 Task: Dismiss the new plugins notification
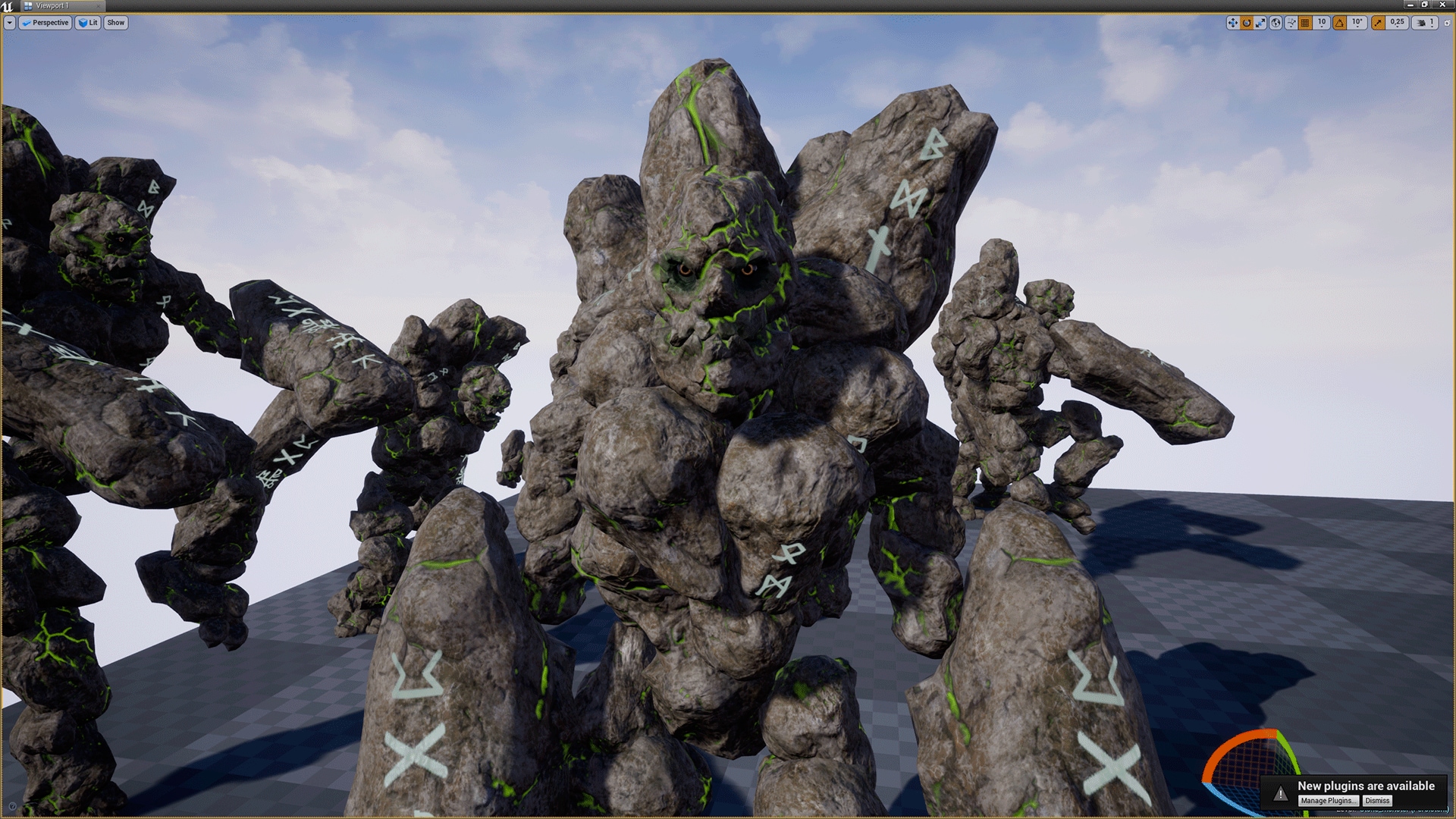pyautogui.click(x=1376, y=800)
